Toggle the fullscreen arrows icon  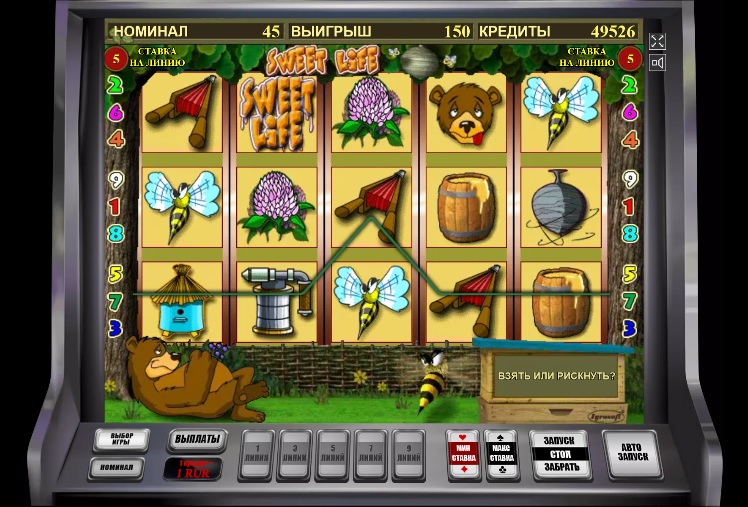point(657,41)
